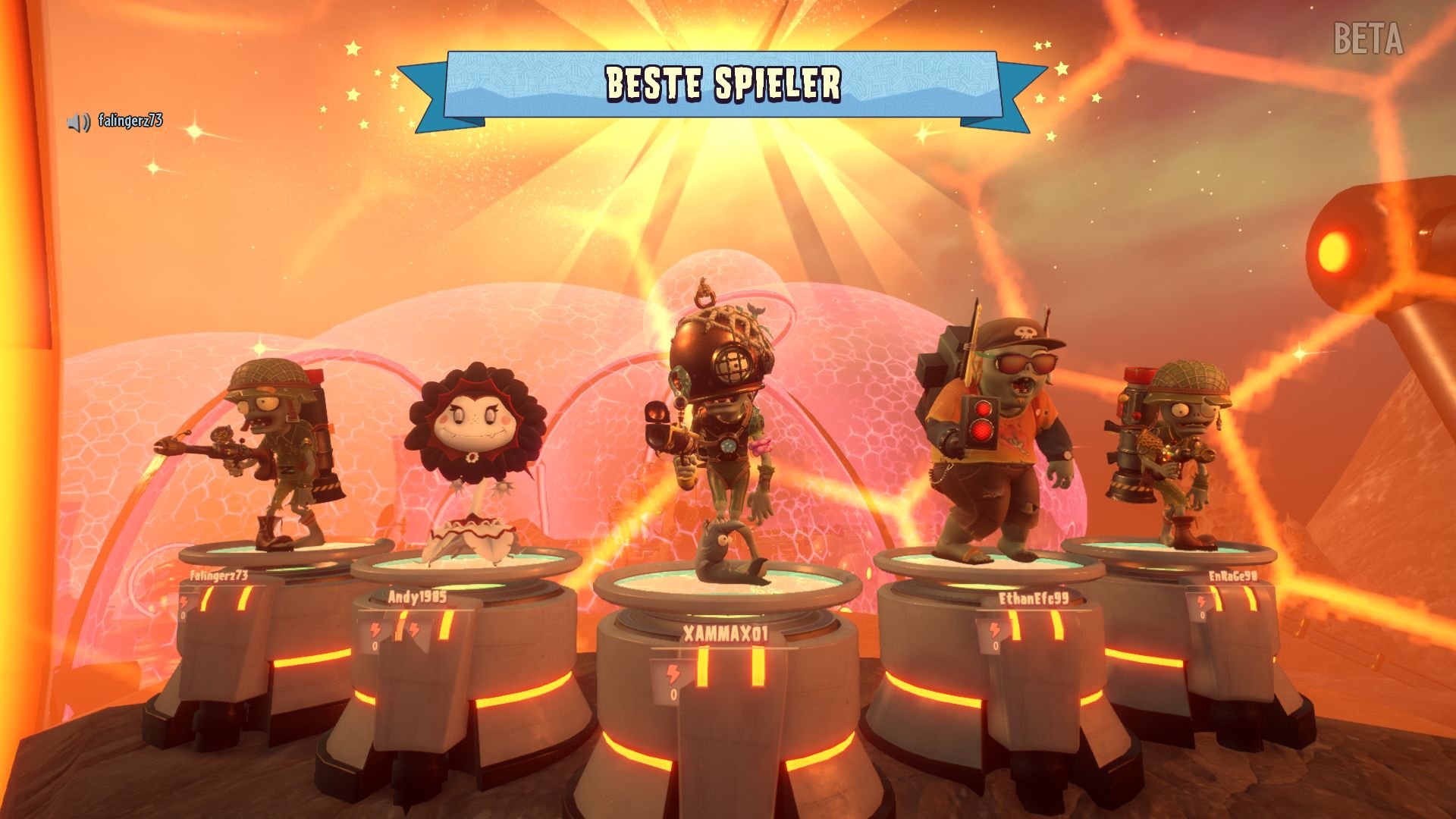Click the lightning bolt badge below EthanEfc99
Viewport: 1456px width, 819px height.
(x=993, y=629)
